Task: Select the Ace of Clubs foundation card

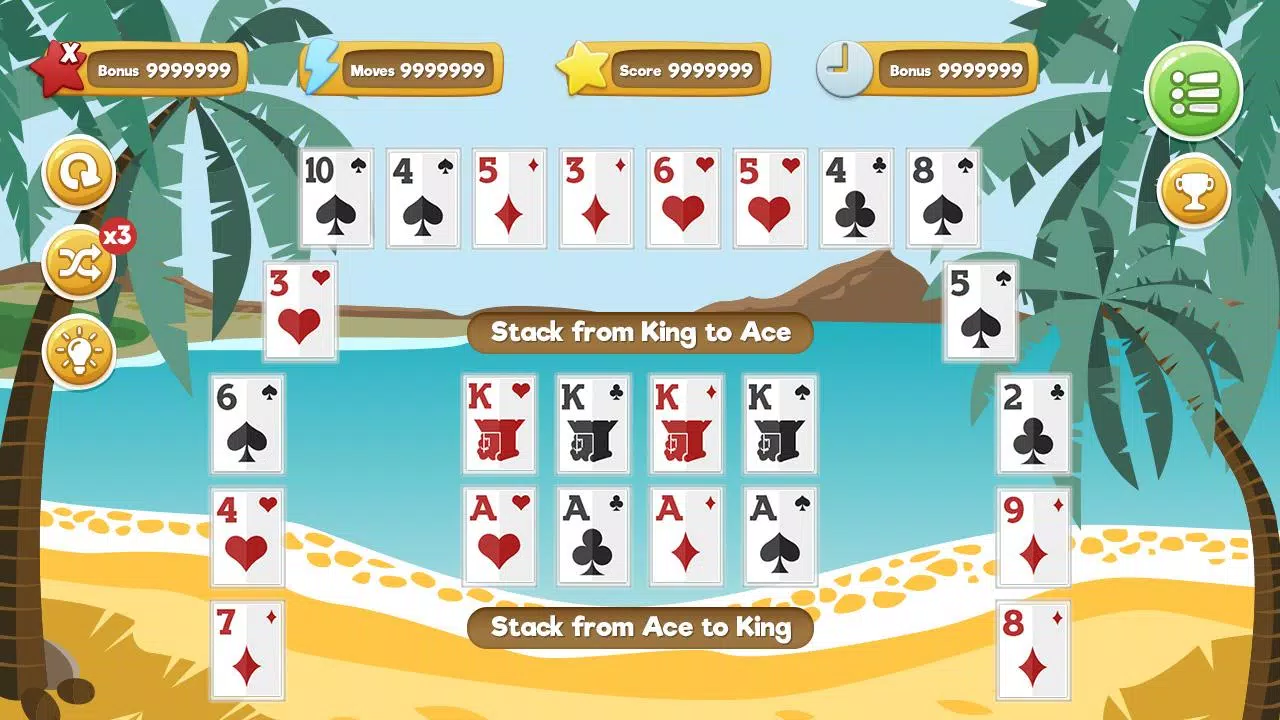Action: [593, 534]
